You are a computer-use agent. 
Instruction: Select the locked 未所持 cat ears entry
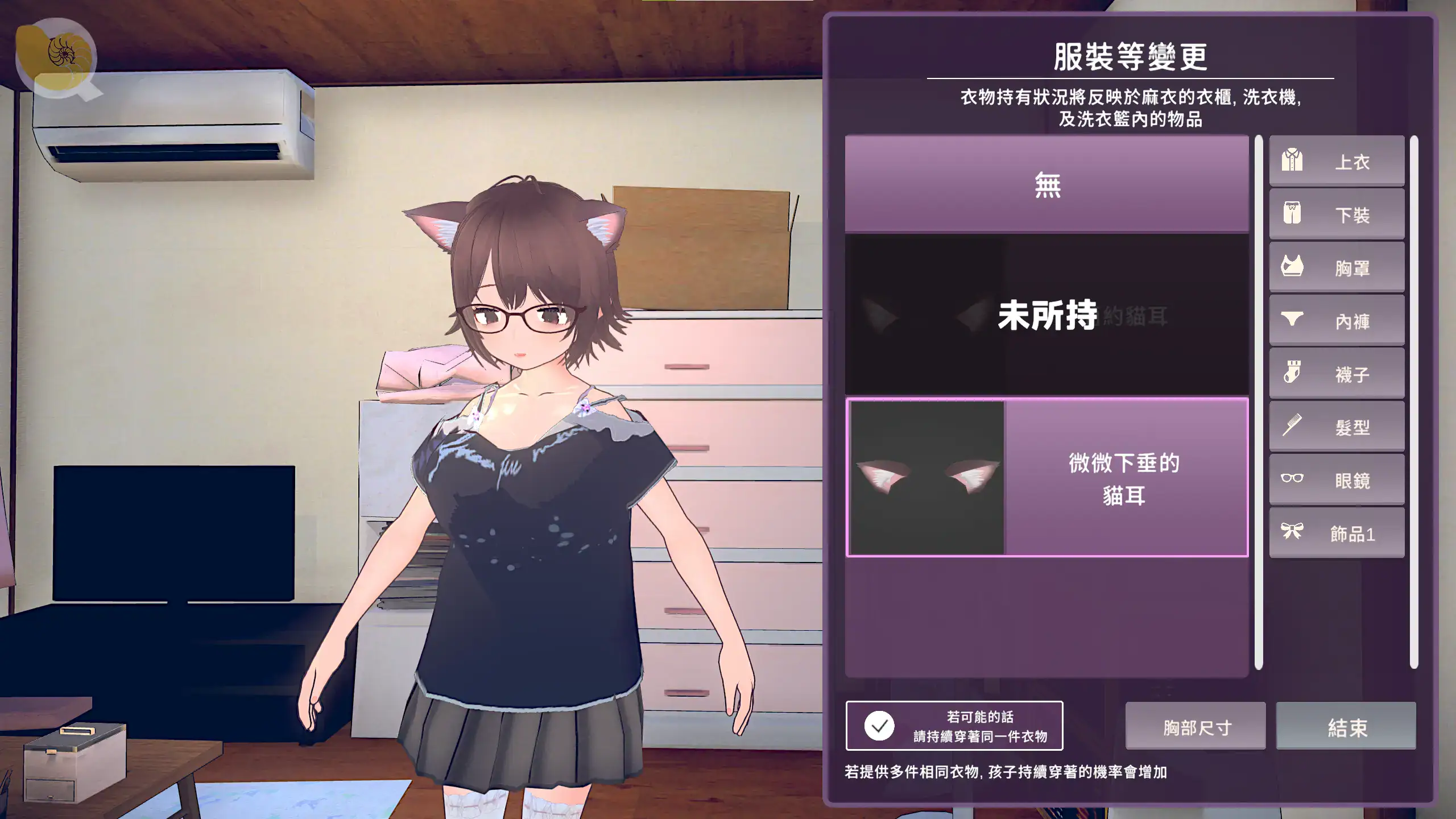[1046, 315]
